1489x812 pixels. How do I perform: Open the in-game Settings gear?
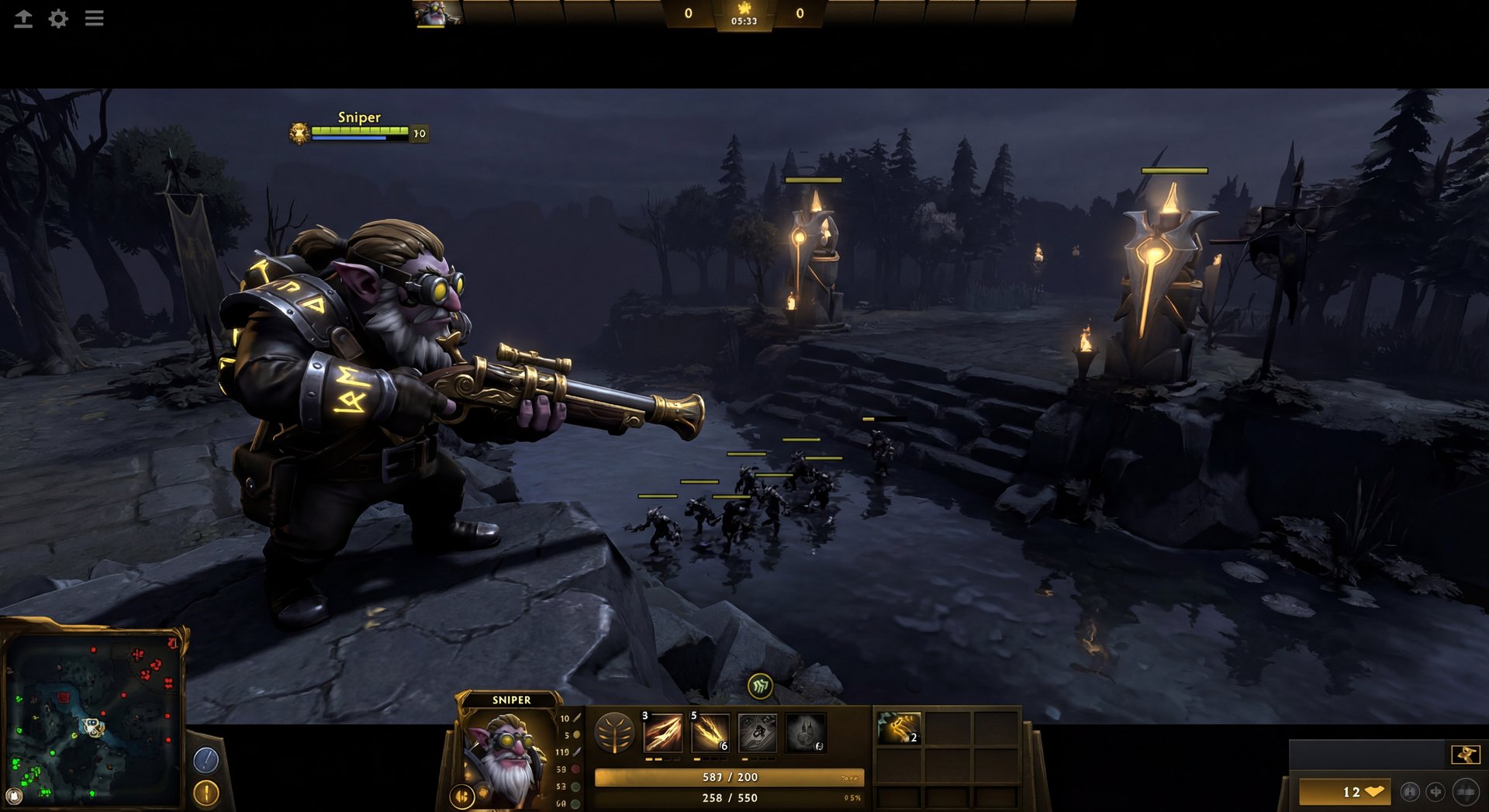tap(58, 19)
